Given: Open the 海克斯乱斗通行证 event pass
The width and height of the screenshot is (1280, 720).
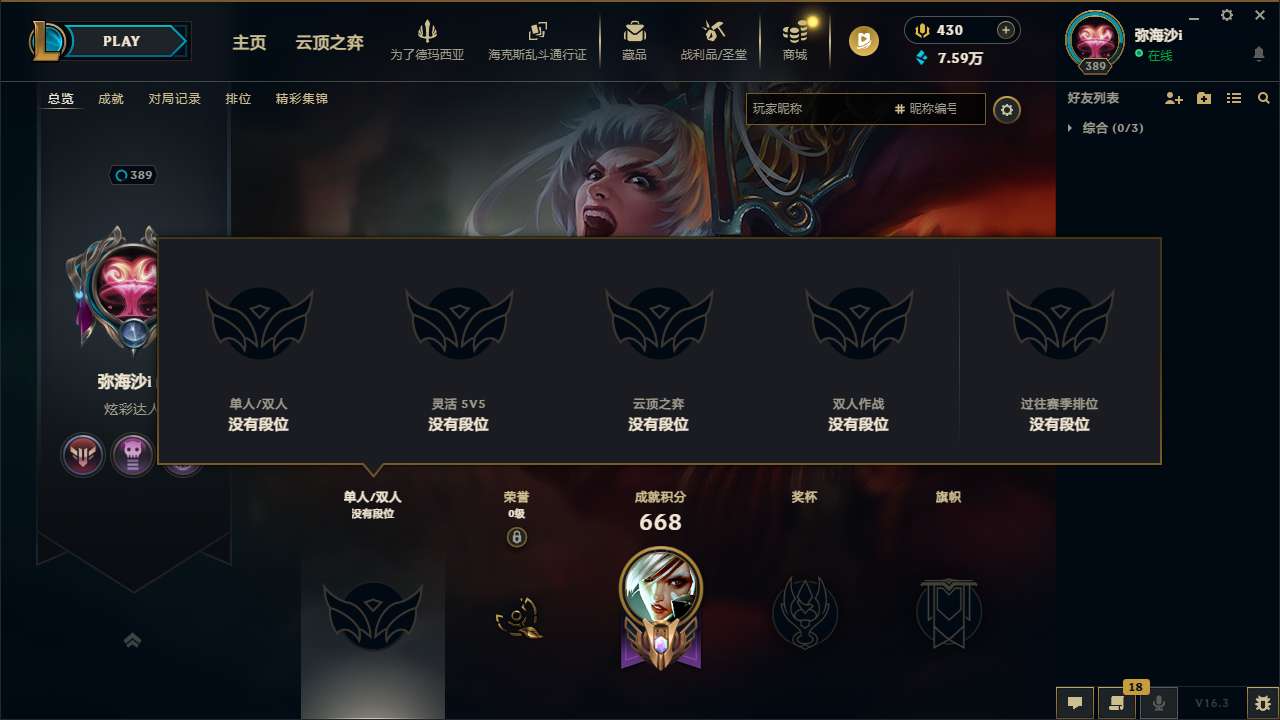Looking at the screenshot, I should (537, 40).
